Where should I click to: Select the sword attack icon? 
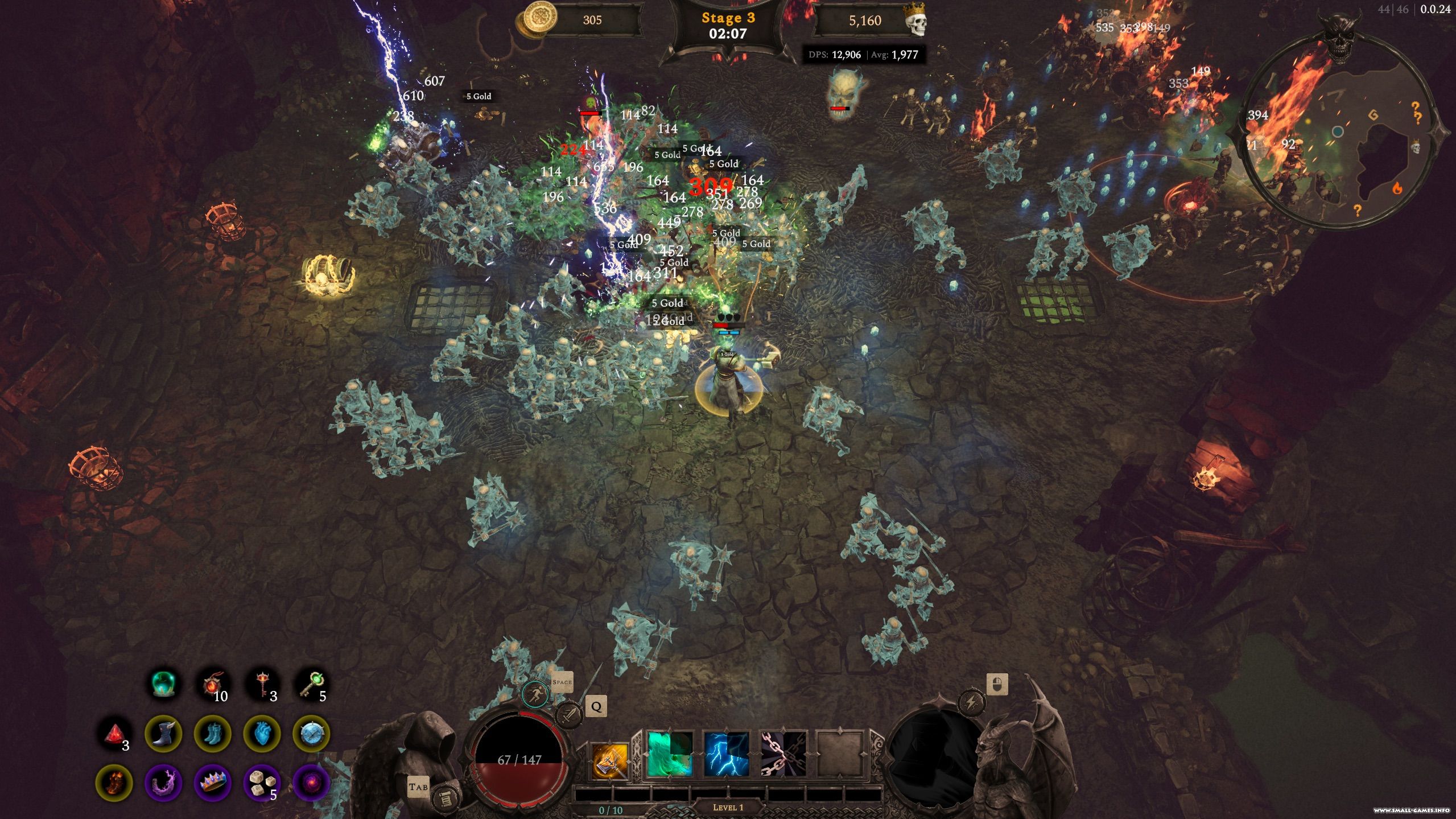(x=568, y=714)
